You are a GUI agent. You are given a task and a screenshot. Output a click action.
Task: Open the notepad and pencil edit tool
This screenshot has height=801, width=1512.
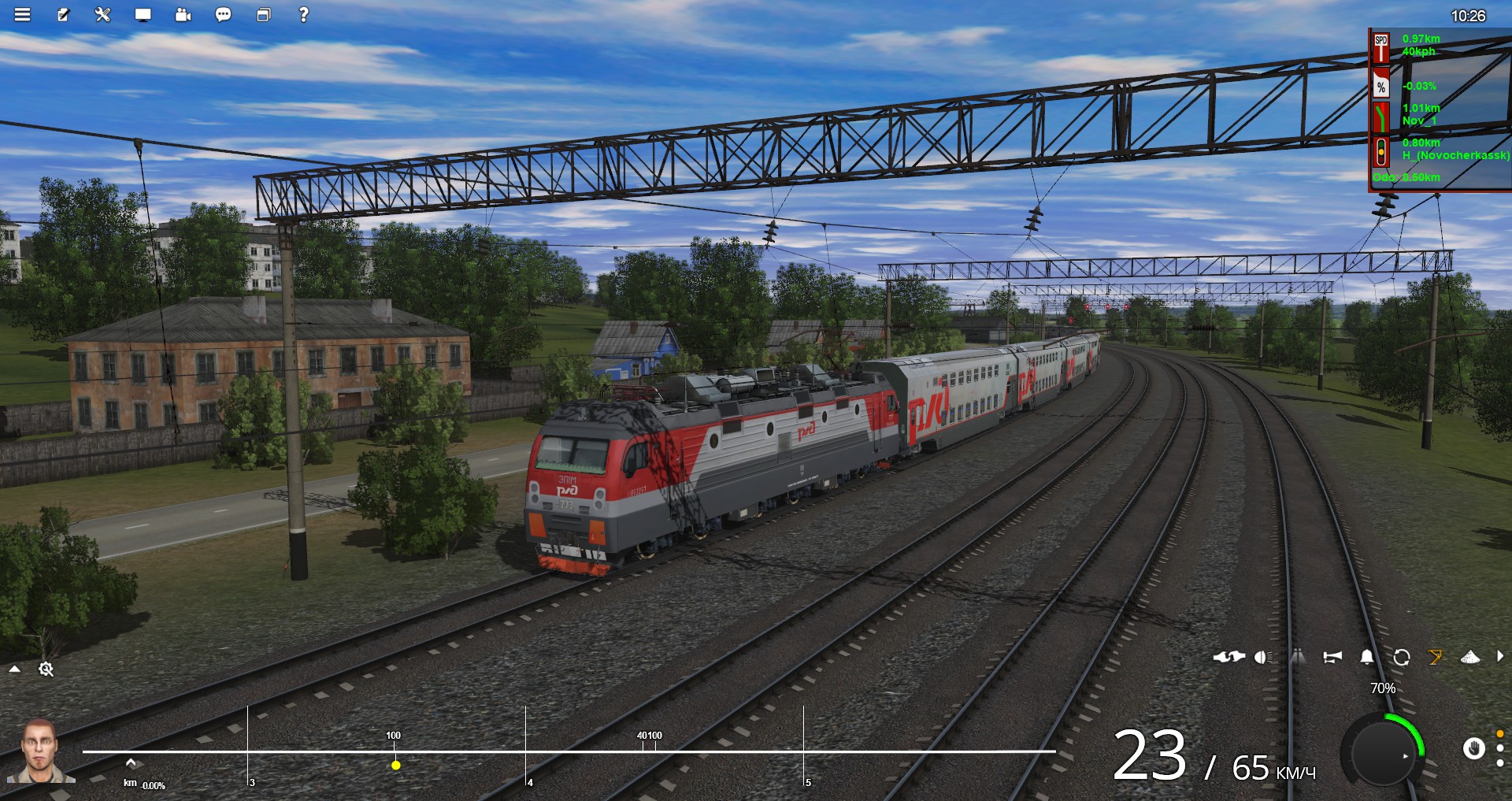coord(63,15)
